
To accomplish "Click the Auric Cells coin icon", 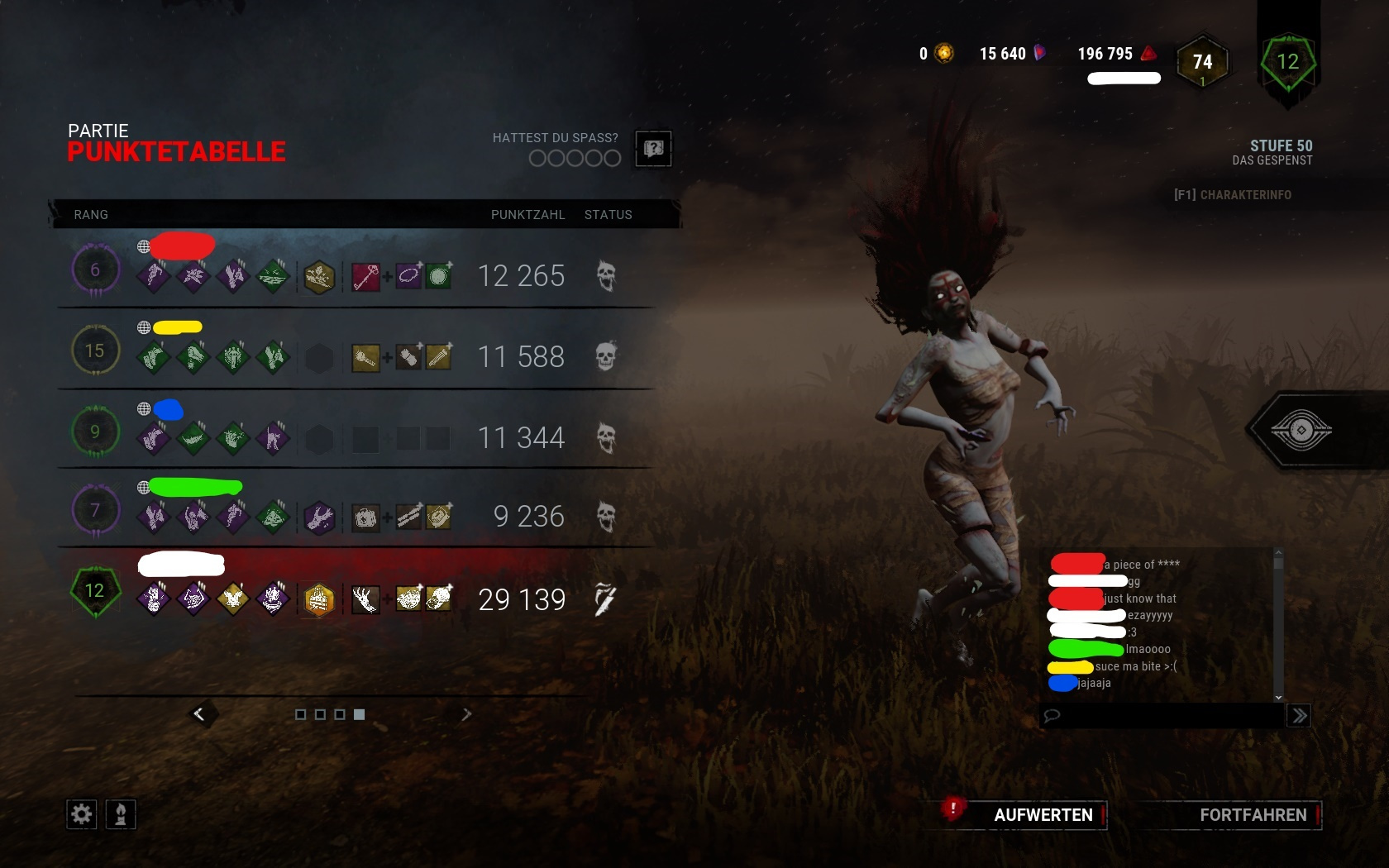I will pyautogui.click(x=943, y=53).
